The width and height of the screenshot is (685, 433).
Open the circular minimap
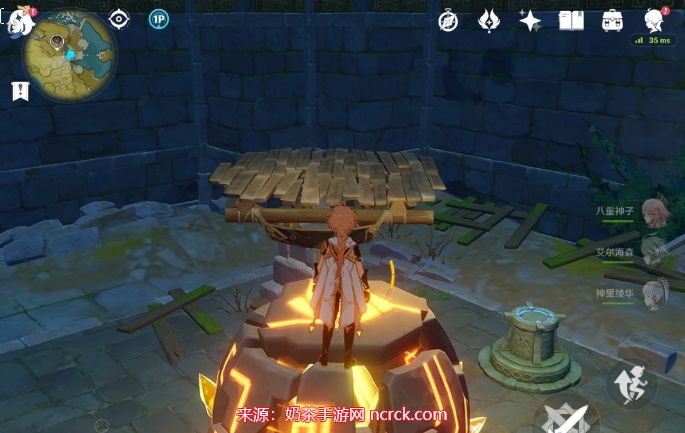click(68, 50)
